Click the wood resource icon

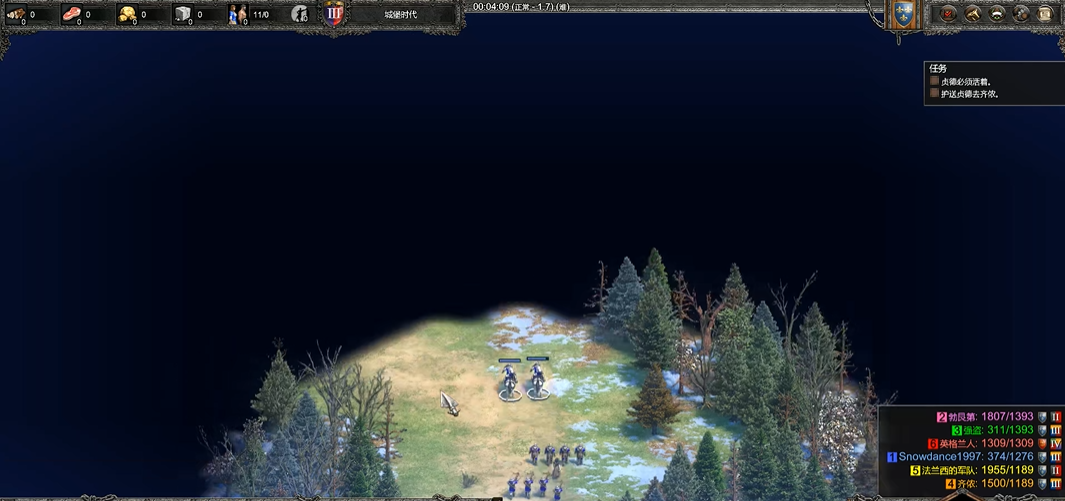click(16, 15)
